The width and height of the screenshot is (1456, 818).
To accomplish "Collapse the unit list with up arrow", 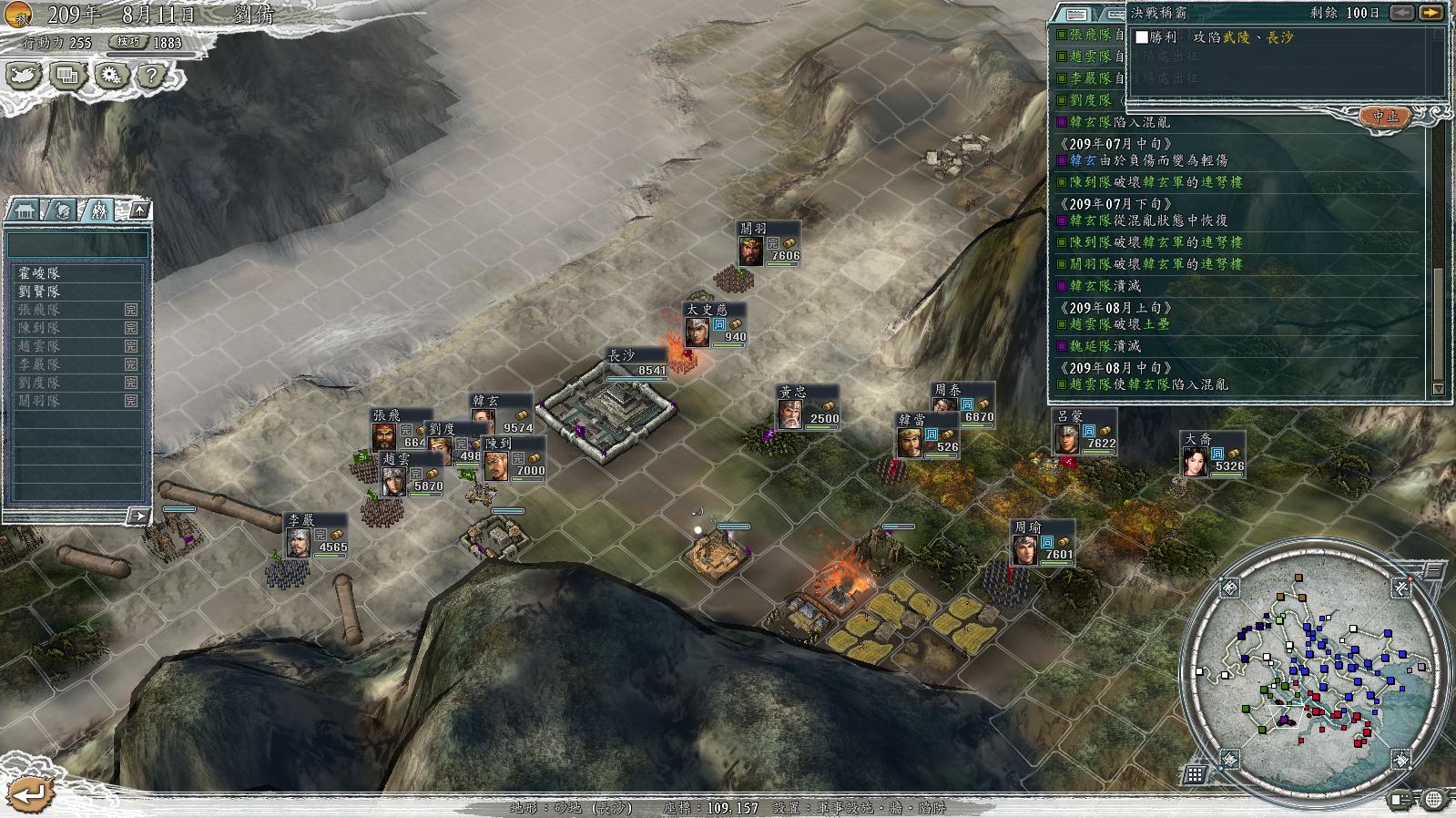I will pos(139,210).
